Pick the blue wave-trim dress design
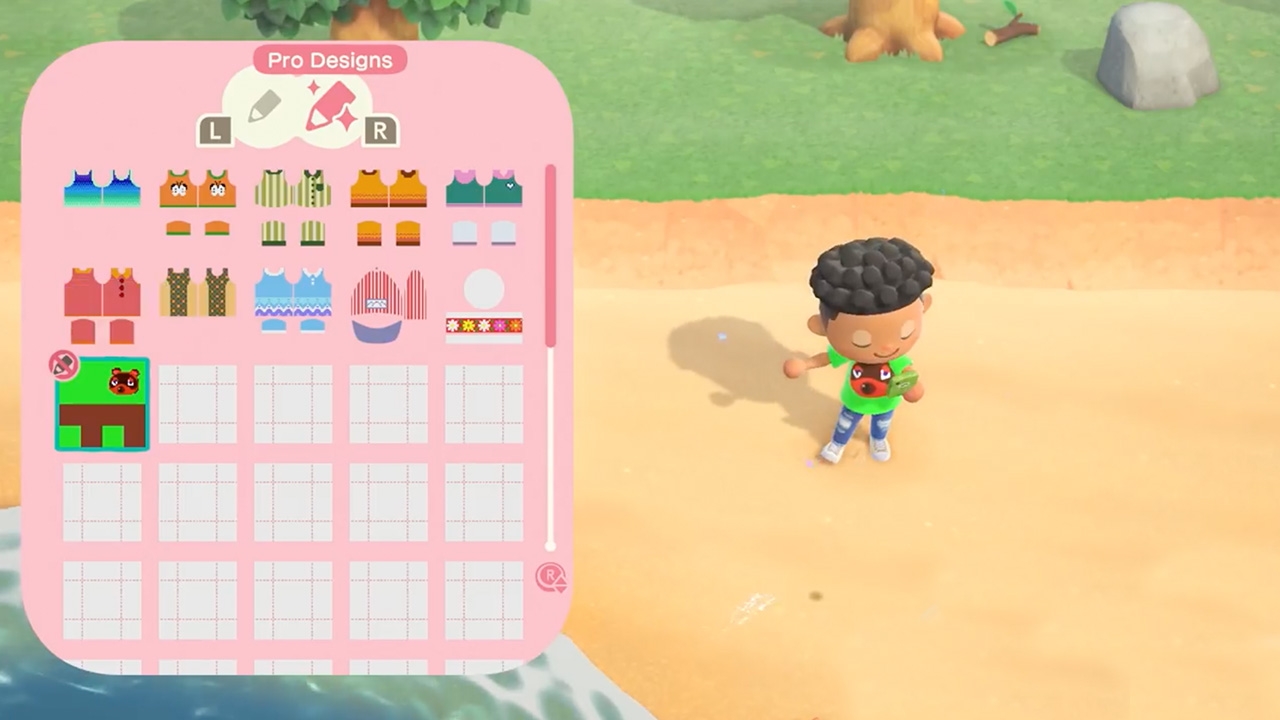Image resolution: width=1280 pixels, height=720 pixels. coord(292,293)
